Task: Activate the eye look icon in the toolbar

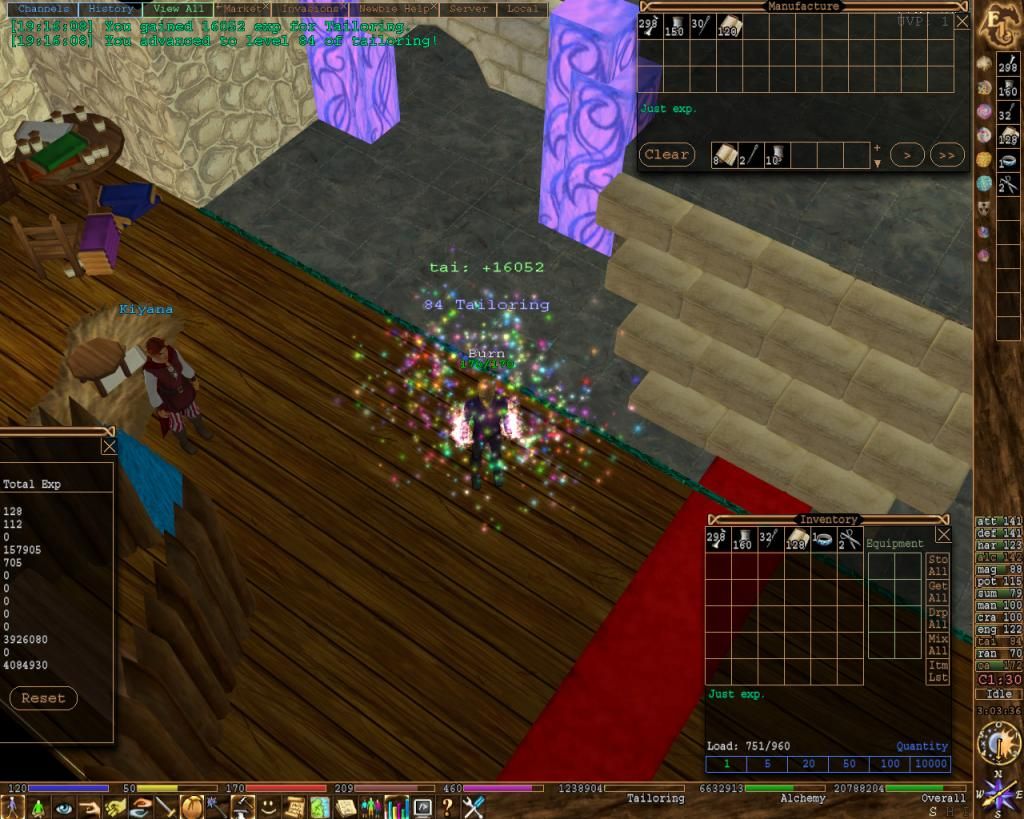Action: pos(64,807)
